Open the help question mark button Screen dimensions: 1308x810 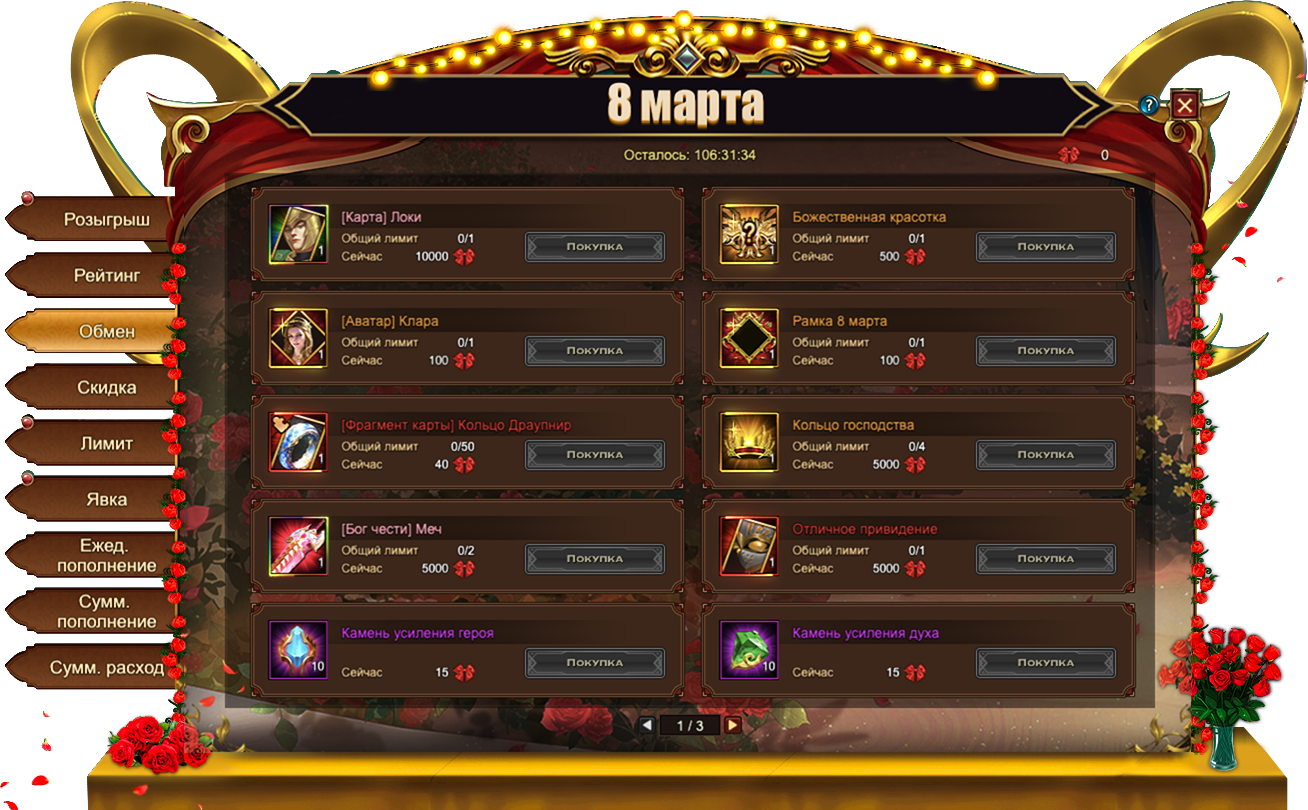(1150, 105)
